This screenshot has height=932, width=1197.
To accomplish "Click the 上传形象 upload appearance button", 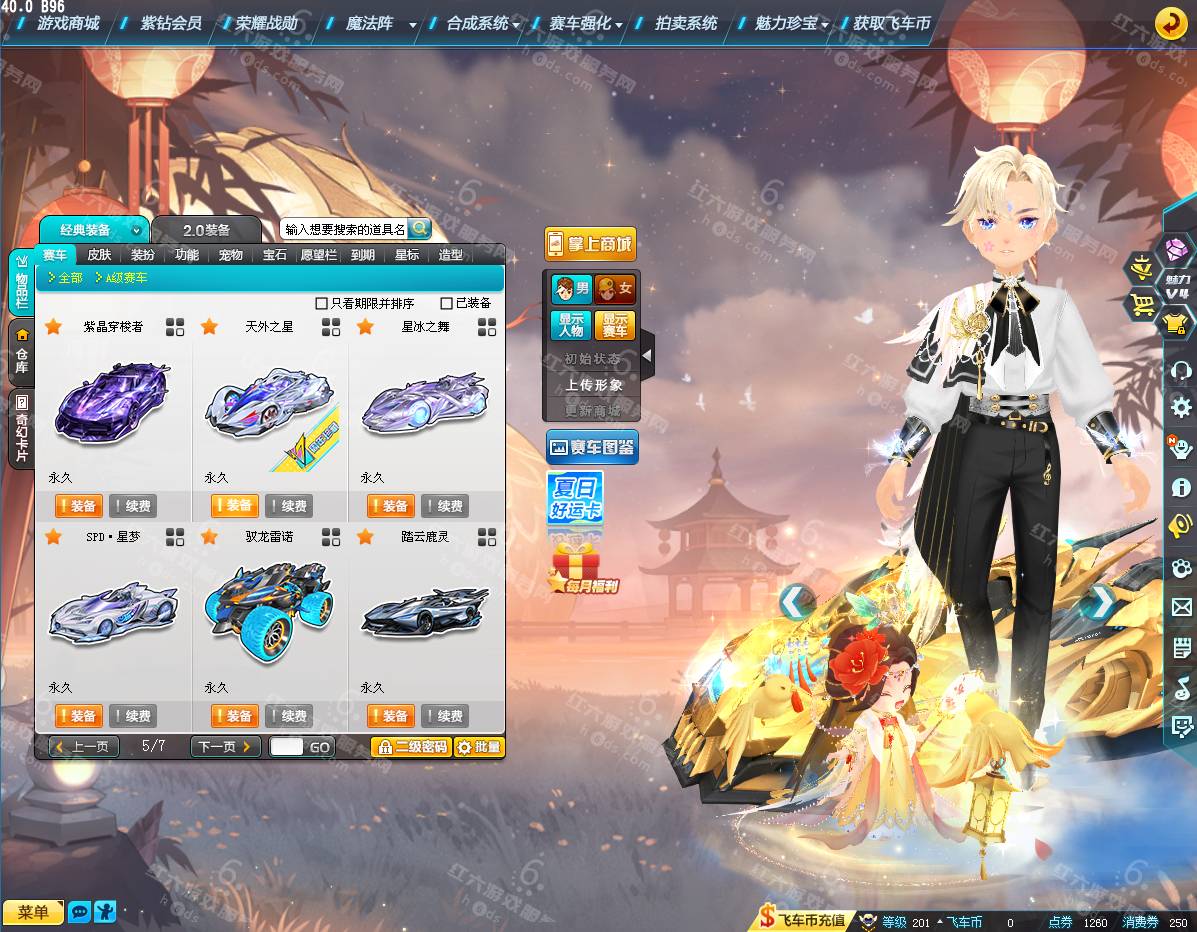I will pyautogui.click(x=593, y=385).
